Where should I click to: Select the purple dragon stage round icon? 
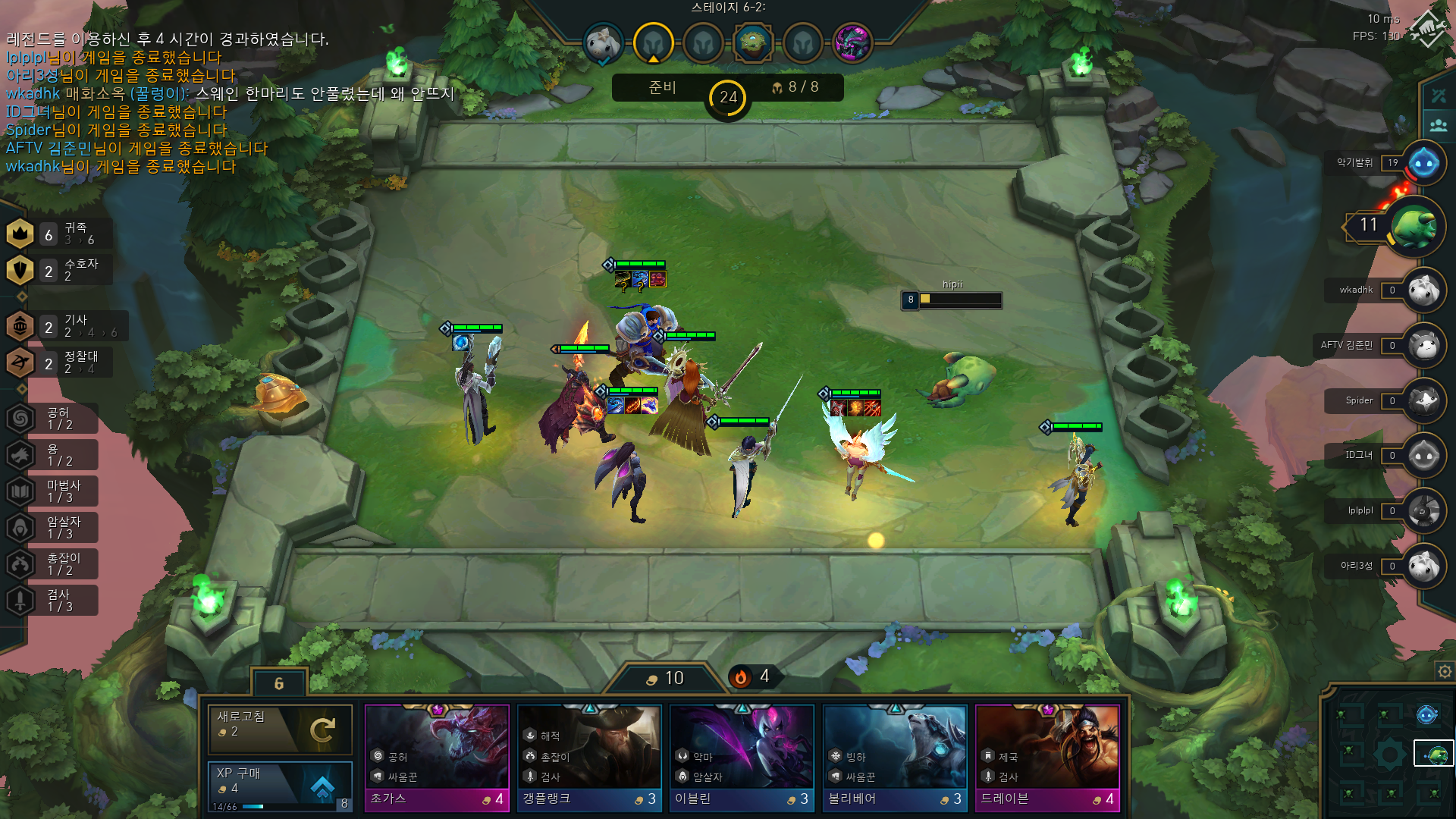(852, 43)
